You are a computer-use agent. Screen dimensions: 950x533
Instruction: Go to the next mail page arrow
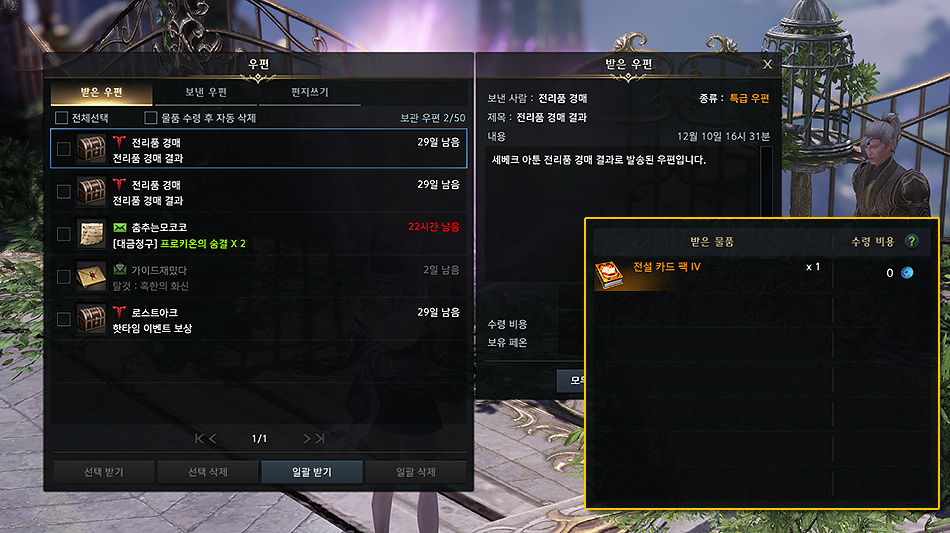[x=307, y=438]
